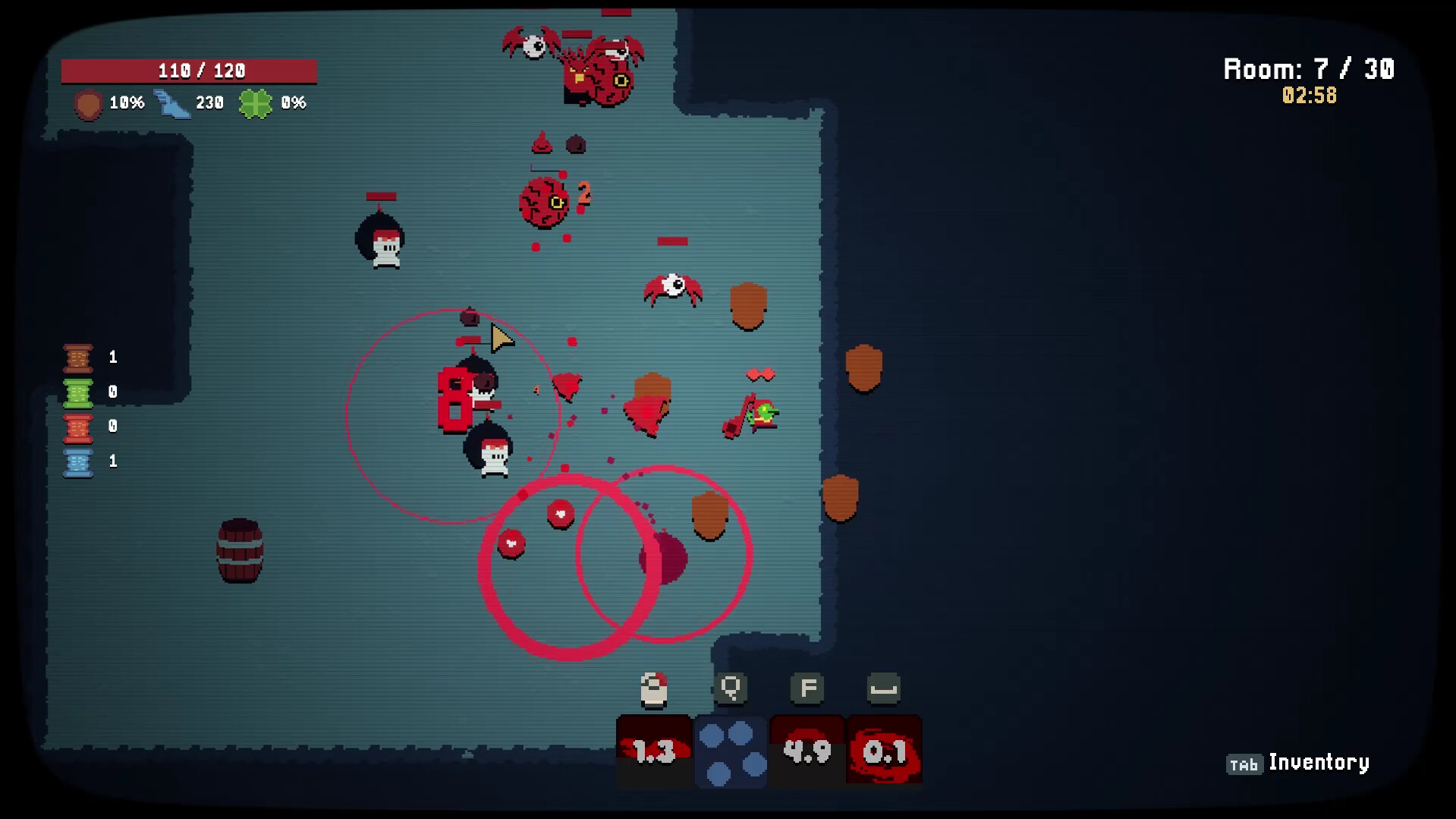Click the Room 7/30 counter
The image size is (1456, 819).
click(1308, 69)
